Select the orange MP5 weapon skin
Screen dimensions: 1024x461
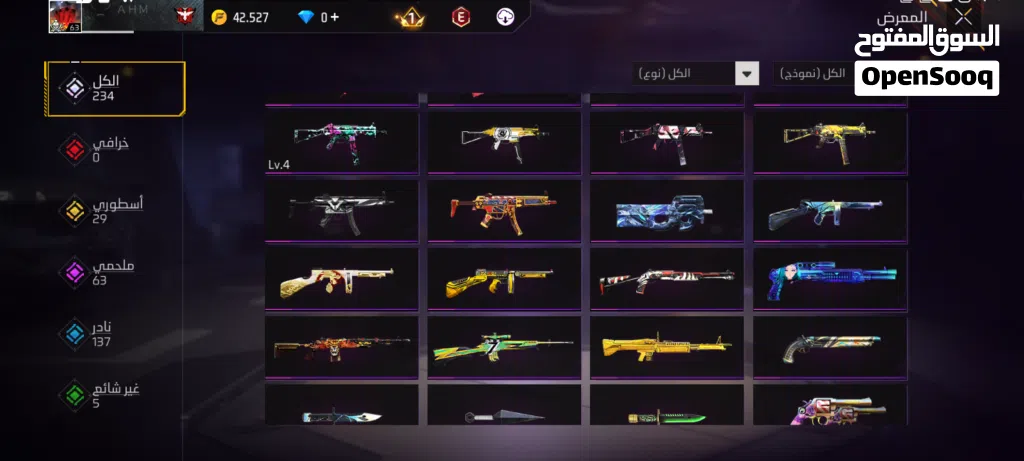[504, 209]
